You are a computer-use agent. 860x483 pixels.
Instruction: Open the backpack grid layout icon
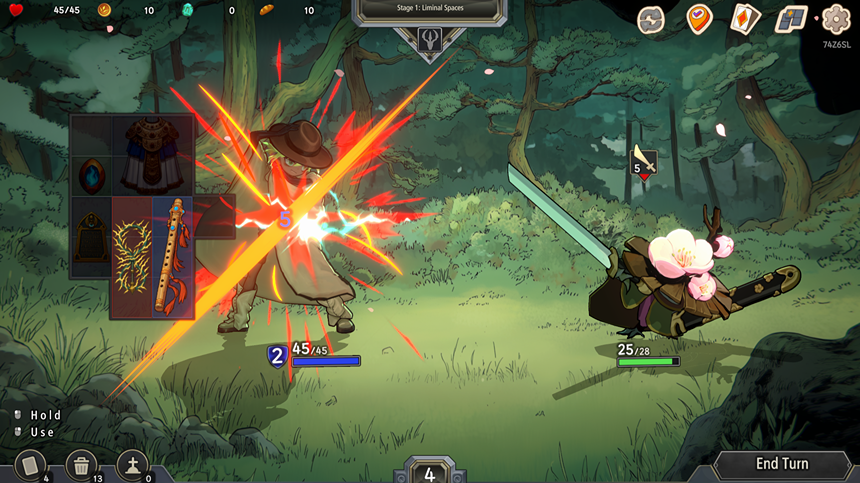pyautogui.click(x=791, y=19)
